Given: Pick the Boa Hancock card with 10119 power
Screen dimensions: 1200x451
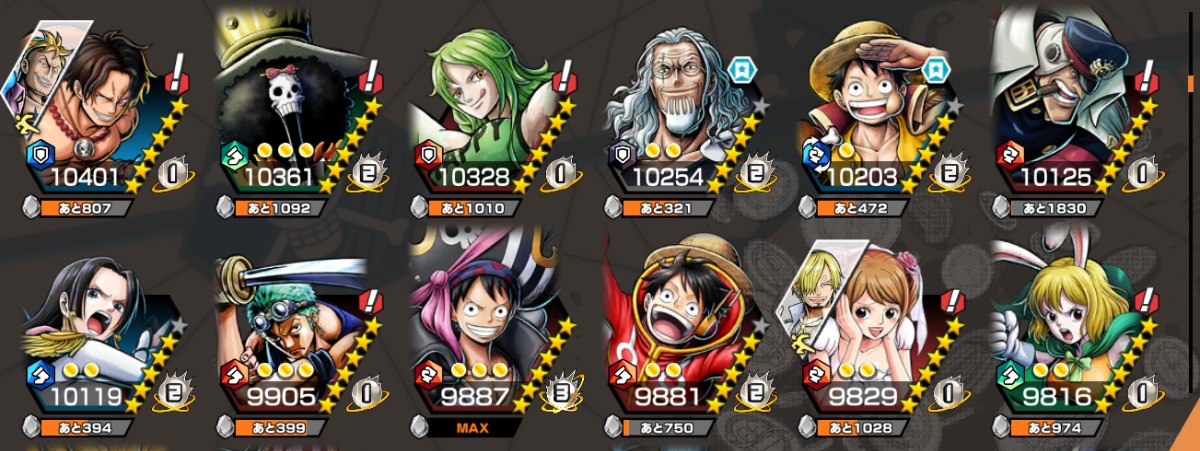Looking at the screenshot, I should (100, 330).
